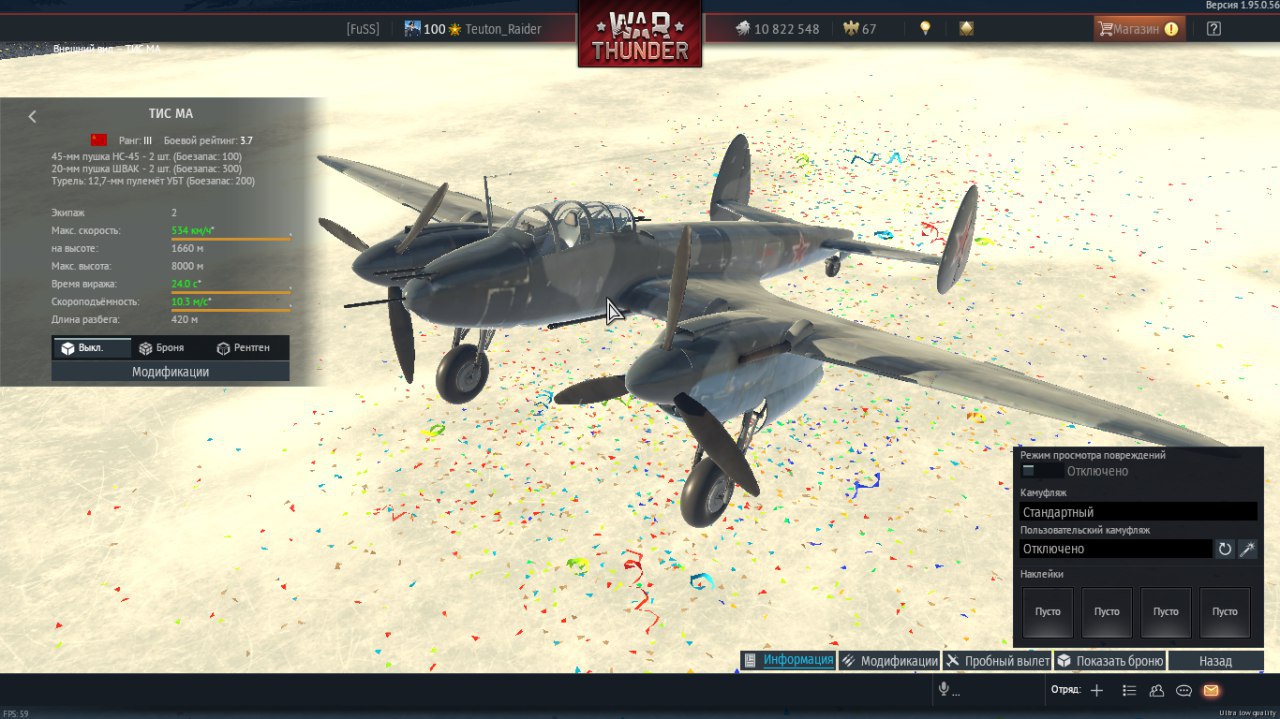Open the user camouflage Отключено dropdown

(x=1115, y=549)
